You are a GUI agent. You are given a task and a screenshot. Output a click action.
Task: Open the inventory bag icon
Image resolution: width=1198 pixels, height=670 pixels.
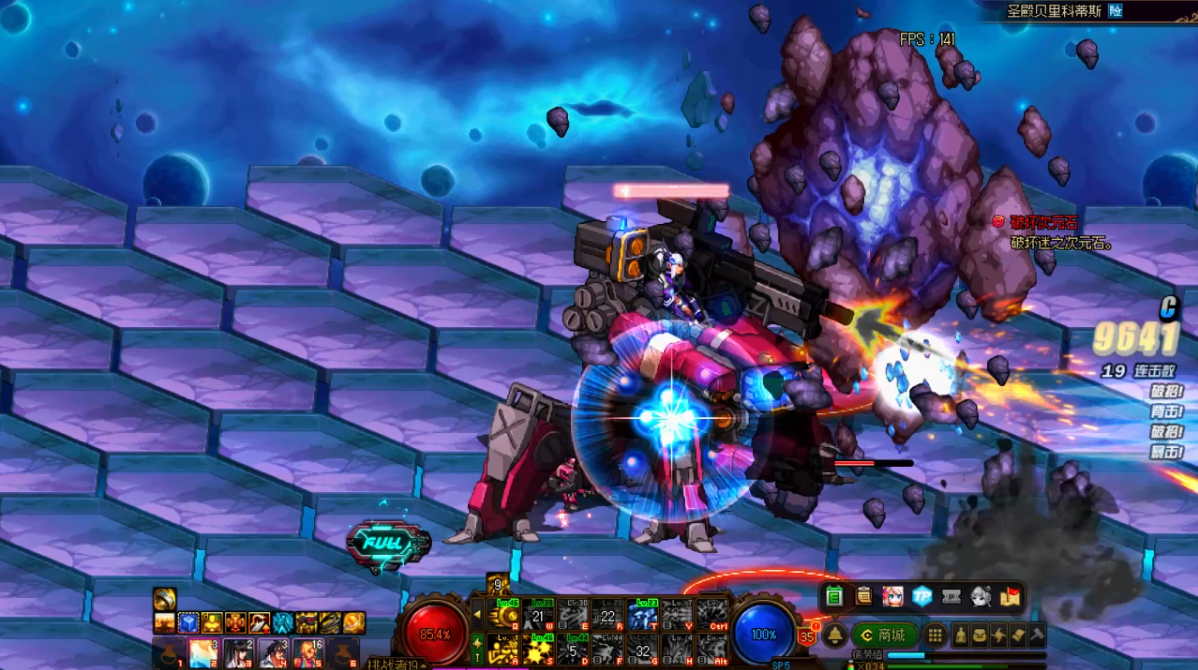[x=980, y=635]
